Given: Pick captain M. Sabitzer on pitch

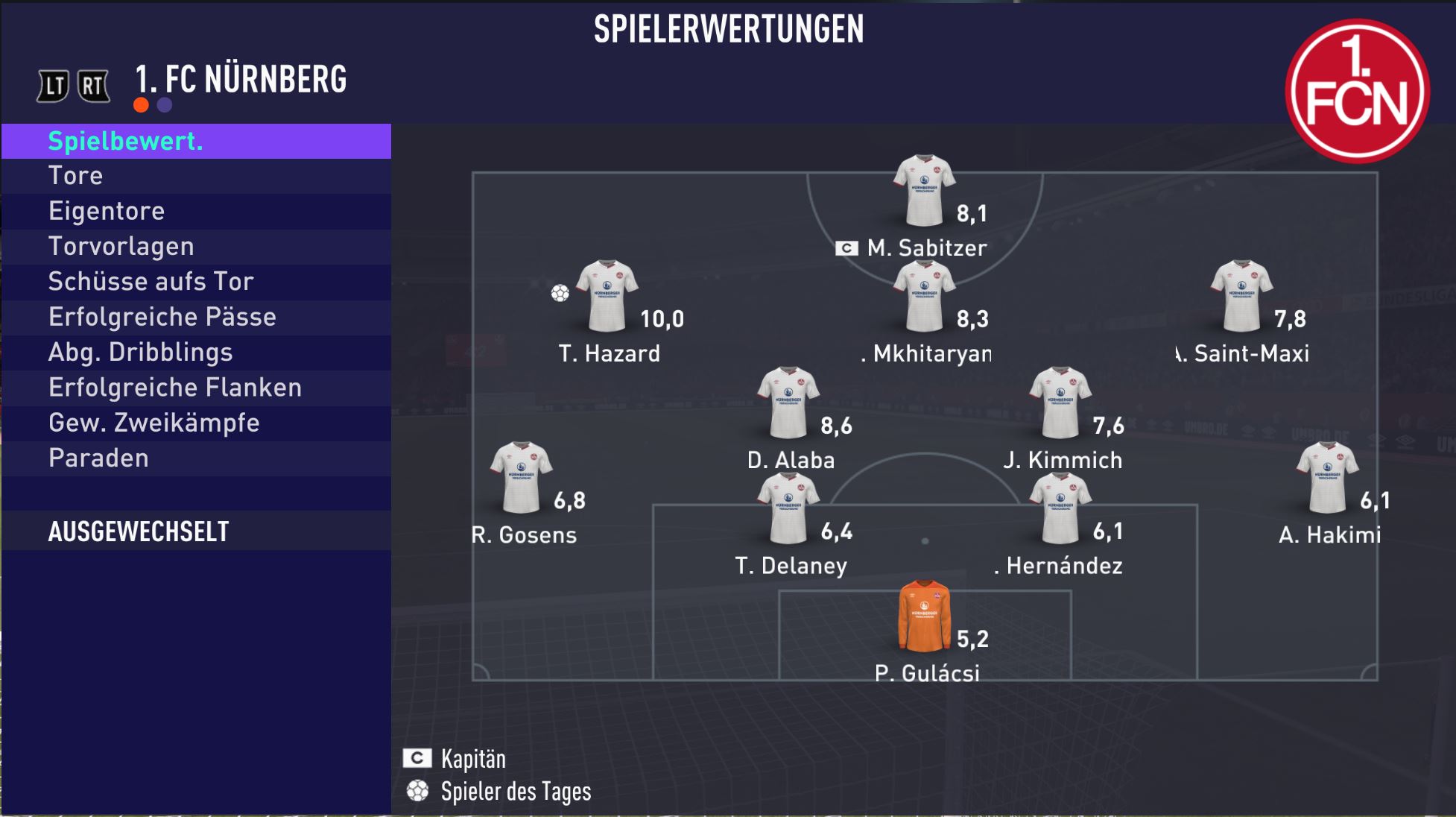Looking at the screenshot, I should 924,191.
